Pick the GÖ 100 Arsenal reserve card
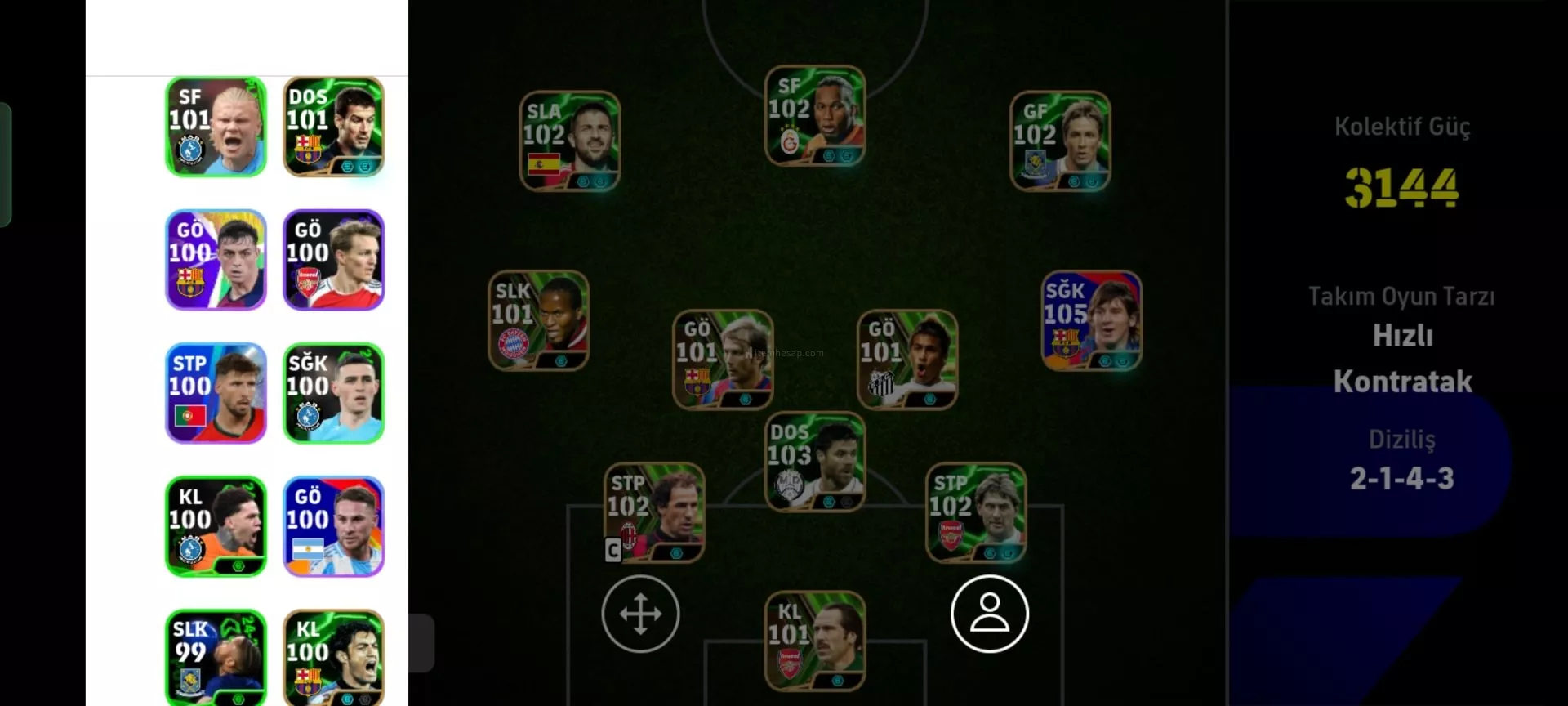1568x706 pixels. tap(333, 260)
